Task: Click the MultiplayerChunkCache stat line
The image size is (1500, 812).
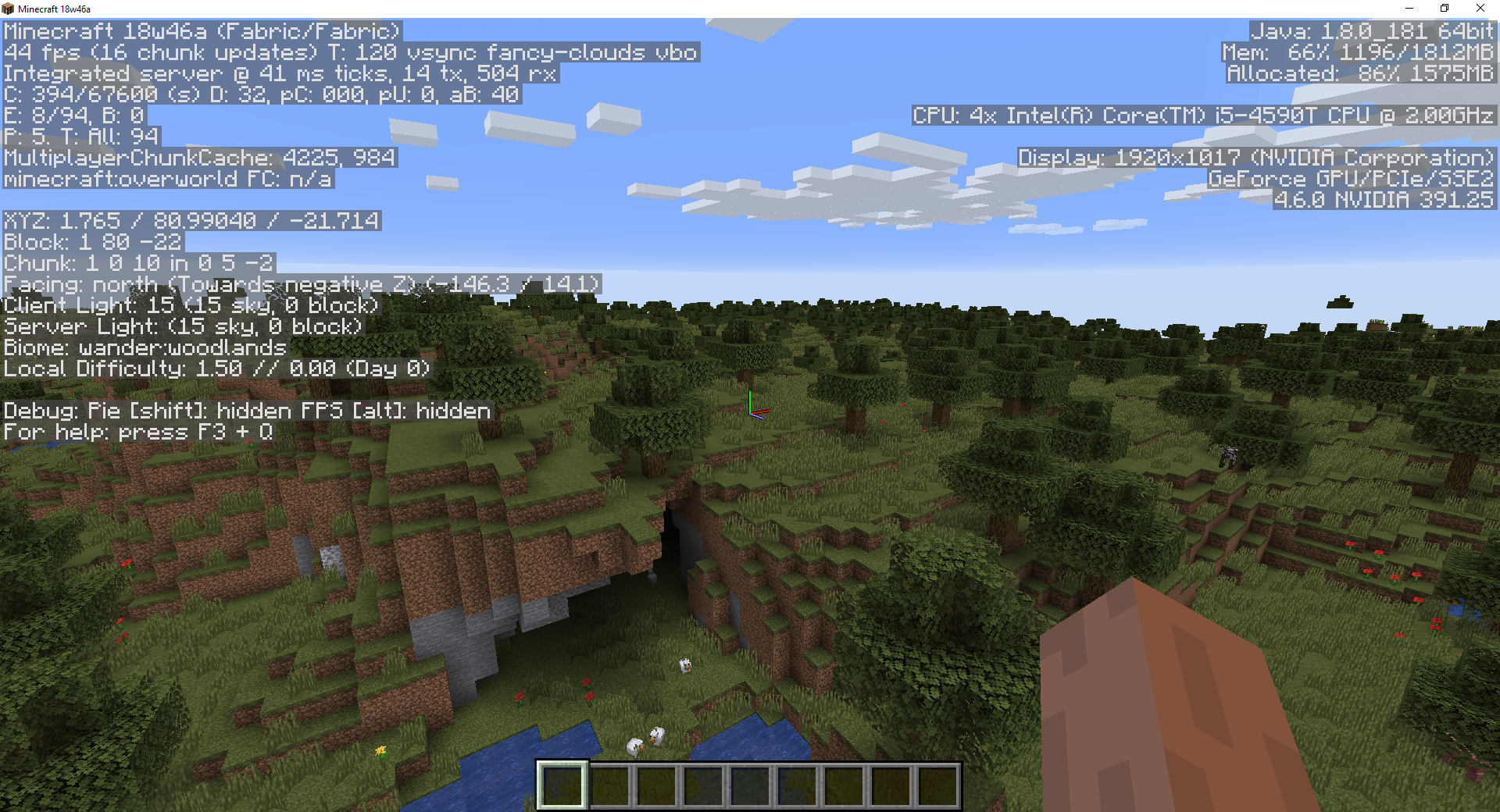Action: (x=199, y=158)
